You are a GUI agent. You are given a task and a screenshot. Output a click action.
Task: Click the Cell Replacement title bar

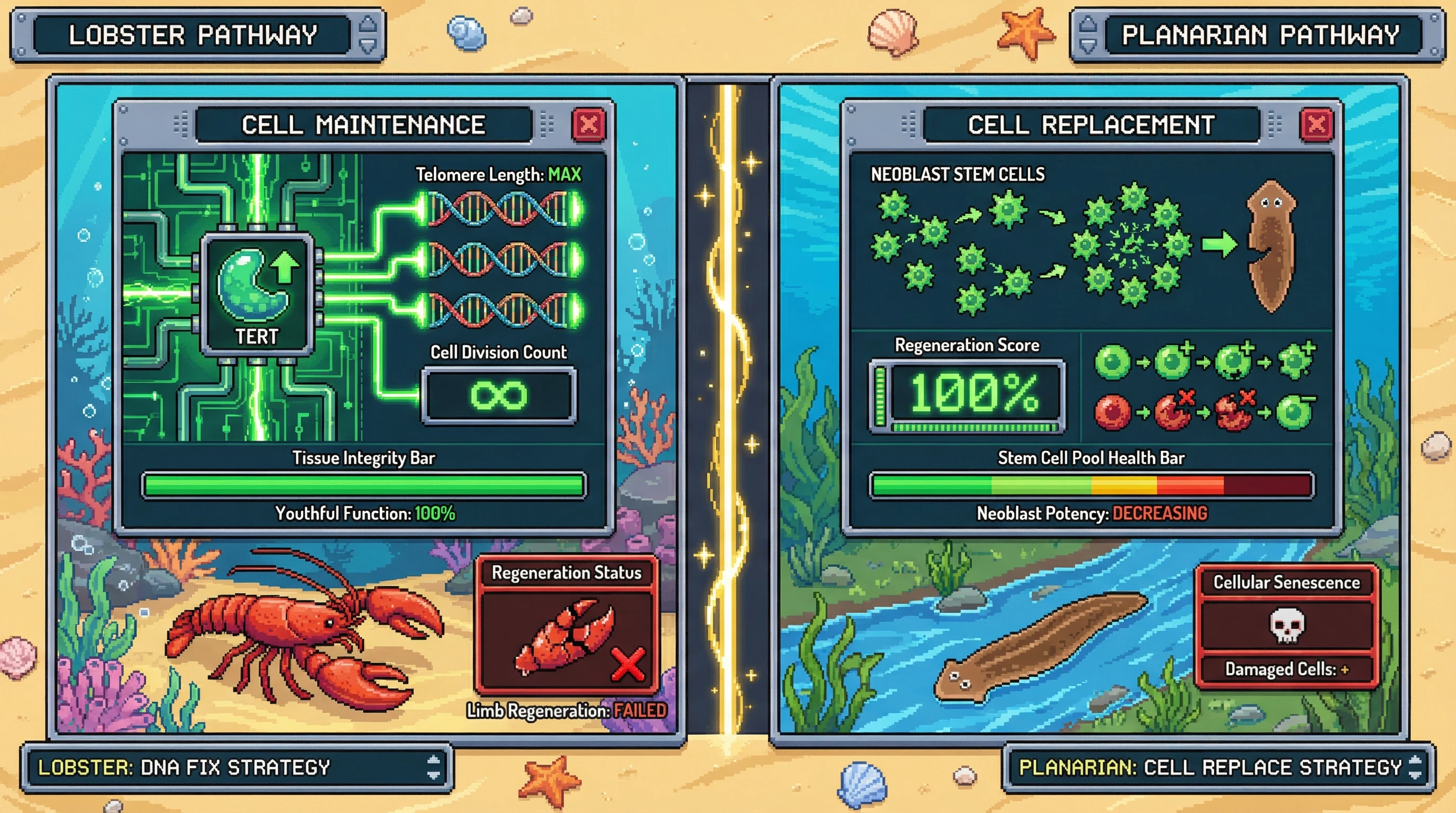1091,124
